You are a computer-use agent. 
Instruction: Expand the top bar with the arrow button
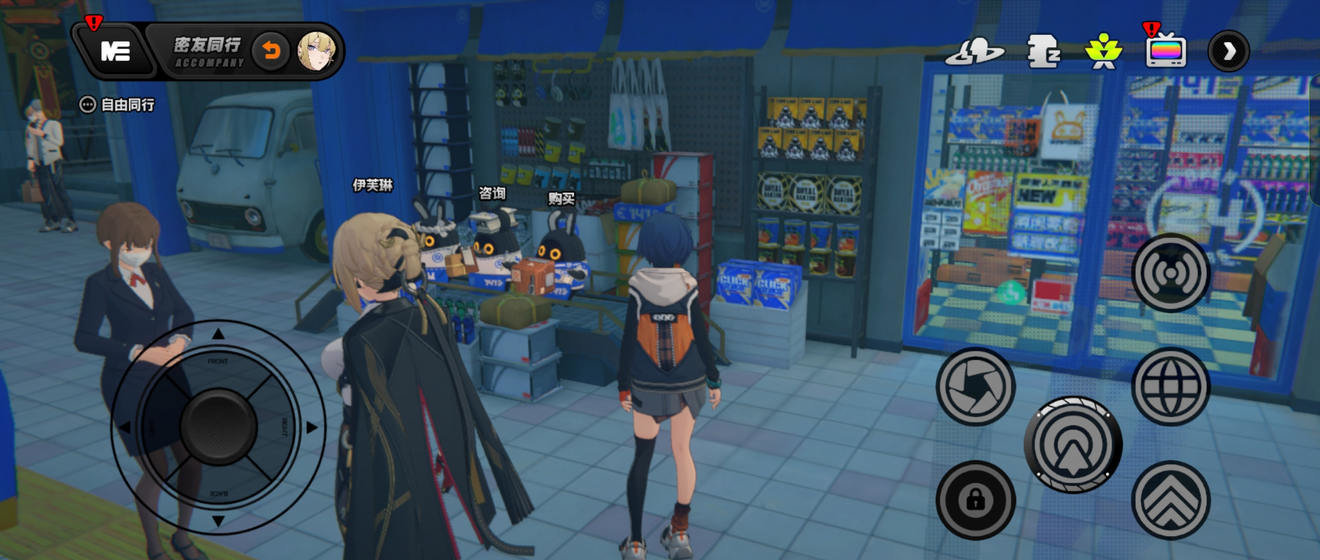[1228, 51]
